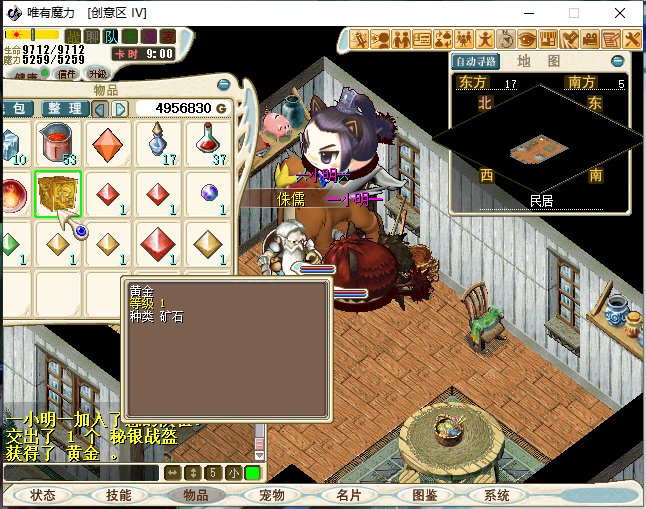Screen dimensions: 646x509
Task: Open the 状态 status menu
Action: click(43, 495)
